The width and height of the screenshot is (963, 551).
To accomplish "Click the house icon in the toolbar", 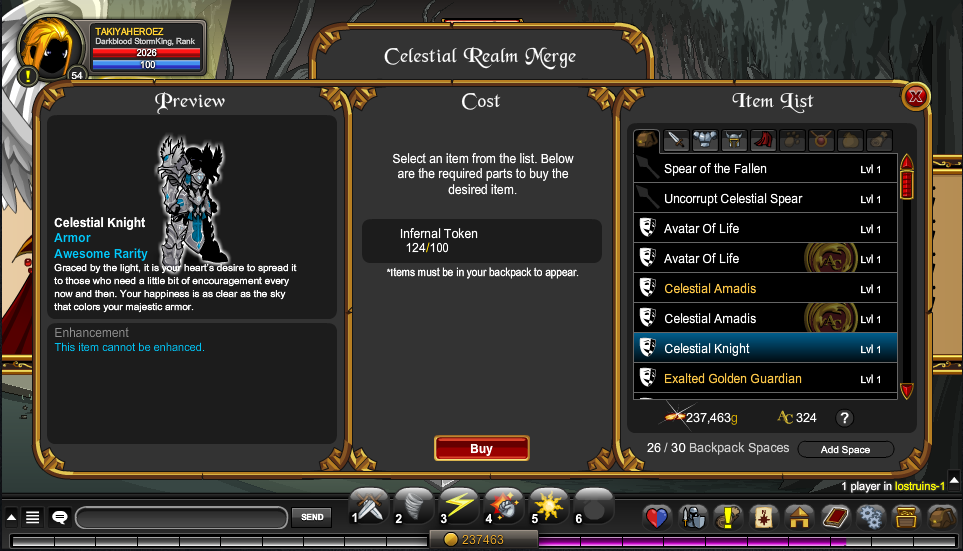I will tap(798, 517).
